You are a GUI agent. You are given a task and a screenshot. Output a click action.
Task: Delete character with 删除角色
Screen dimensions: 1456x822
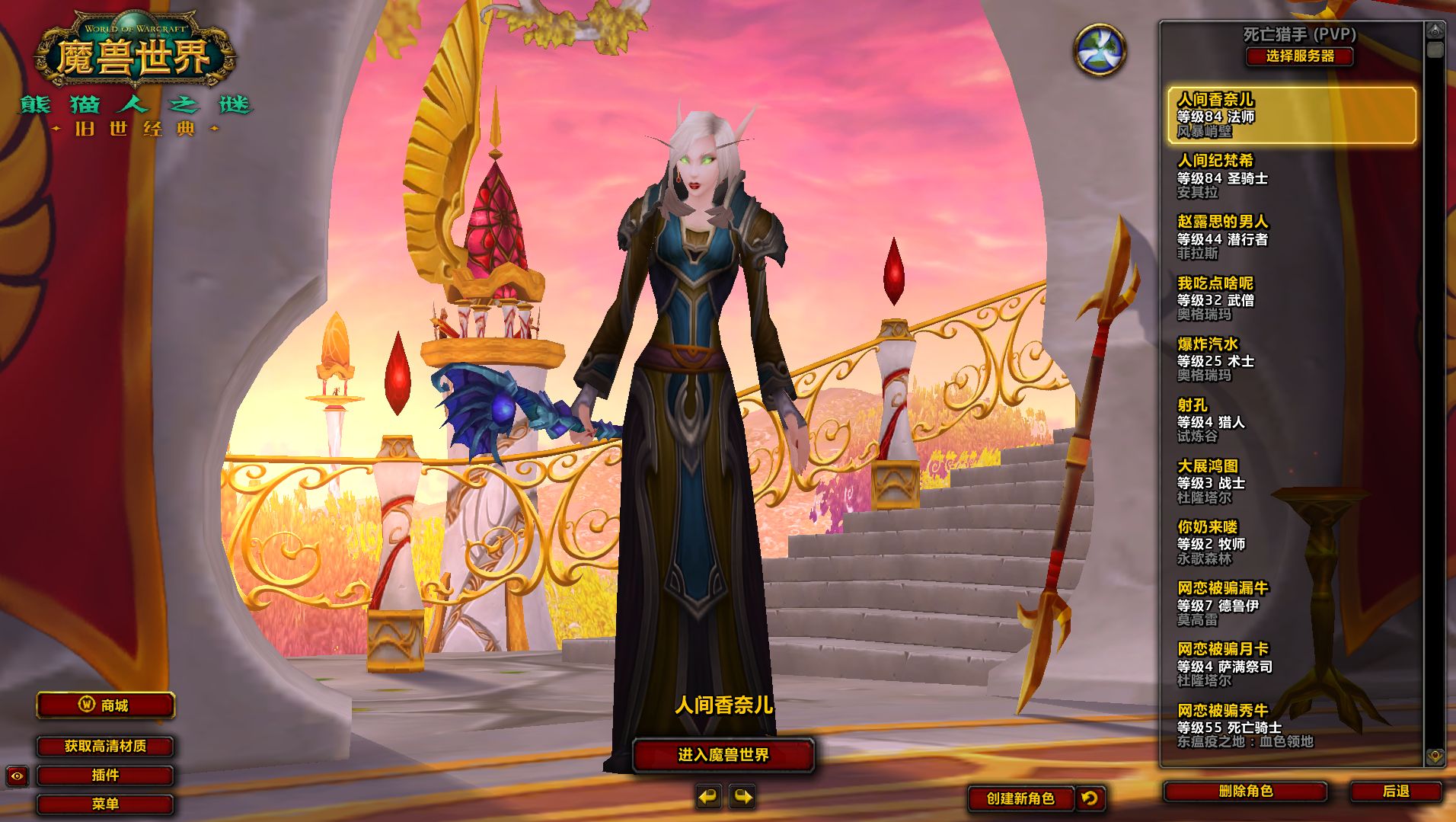1245,792
